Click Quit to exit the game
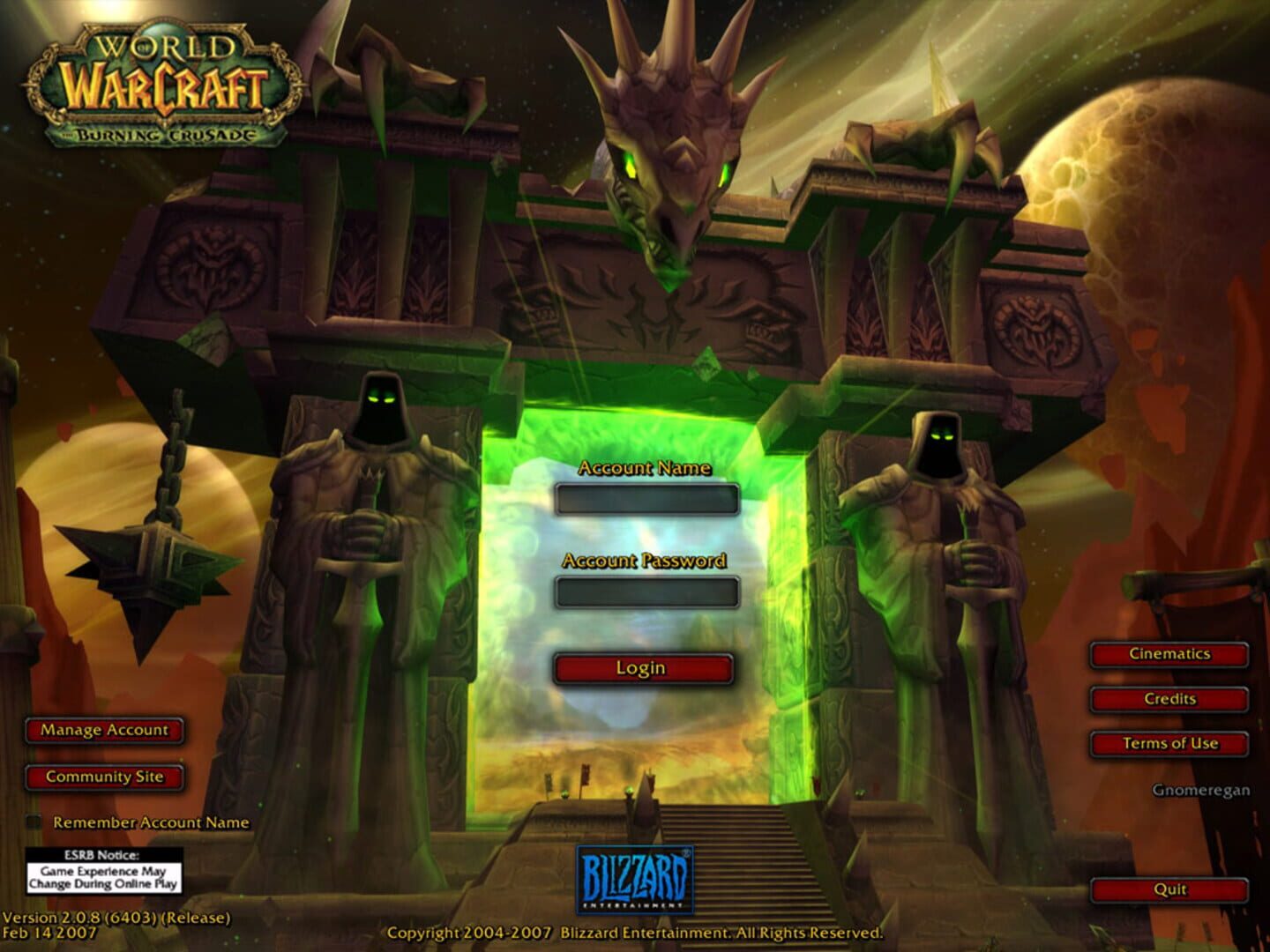Viewport: 1270px width, 952px height. pyautogui.click(x=1169, y=890)
